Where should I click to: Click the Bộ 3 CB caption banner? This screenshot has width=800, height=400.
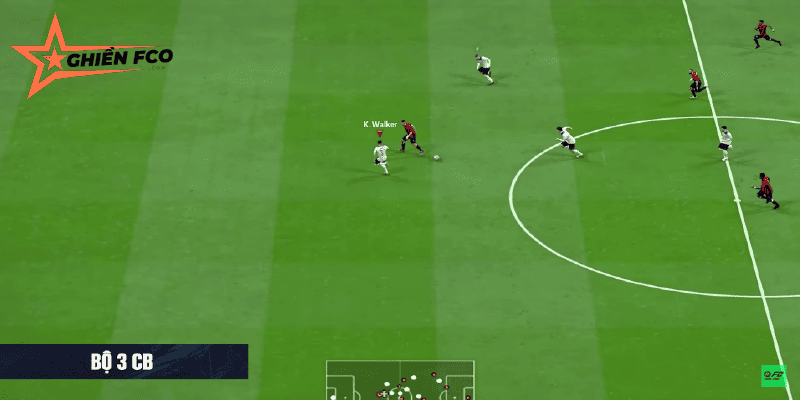(123, 361)
